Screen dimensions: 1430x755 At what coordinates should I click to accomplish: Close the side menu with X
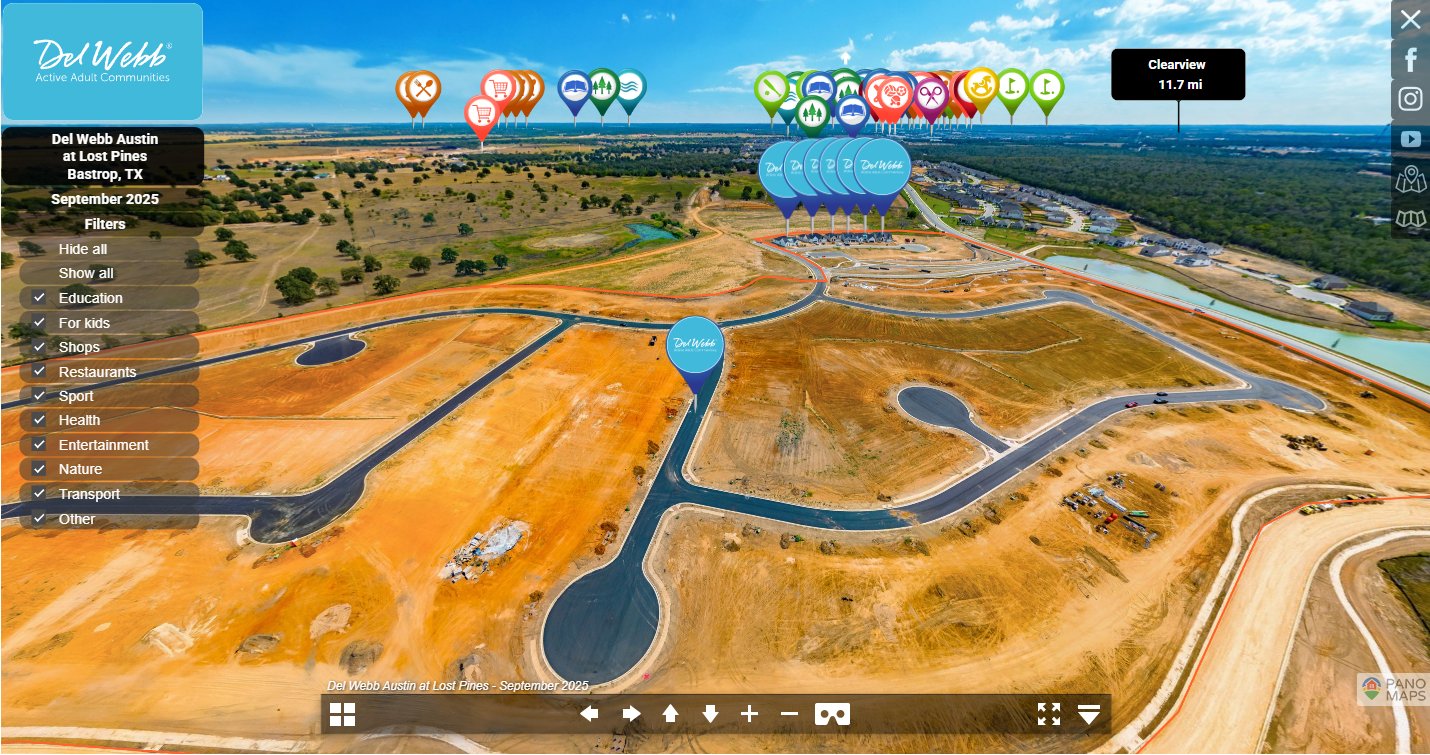[1410, 20]
